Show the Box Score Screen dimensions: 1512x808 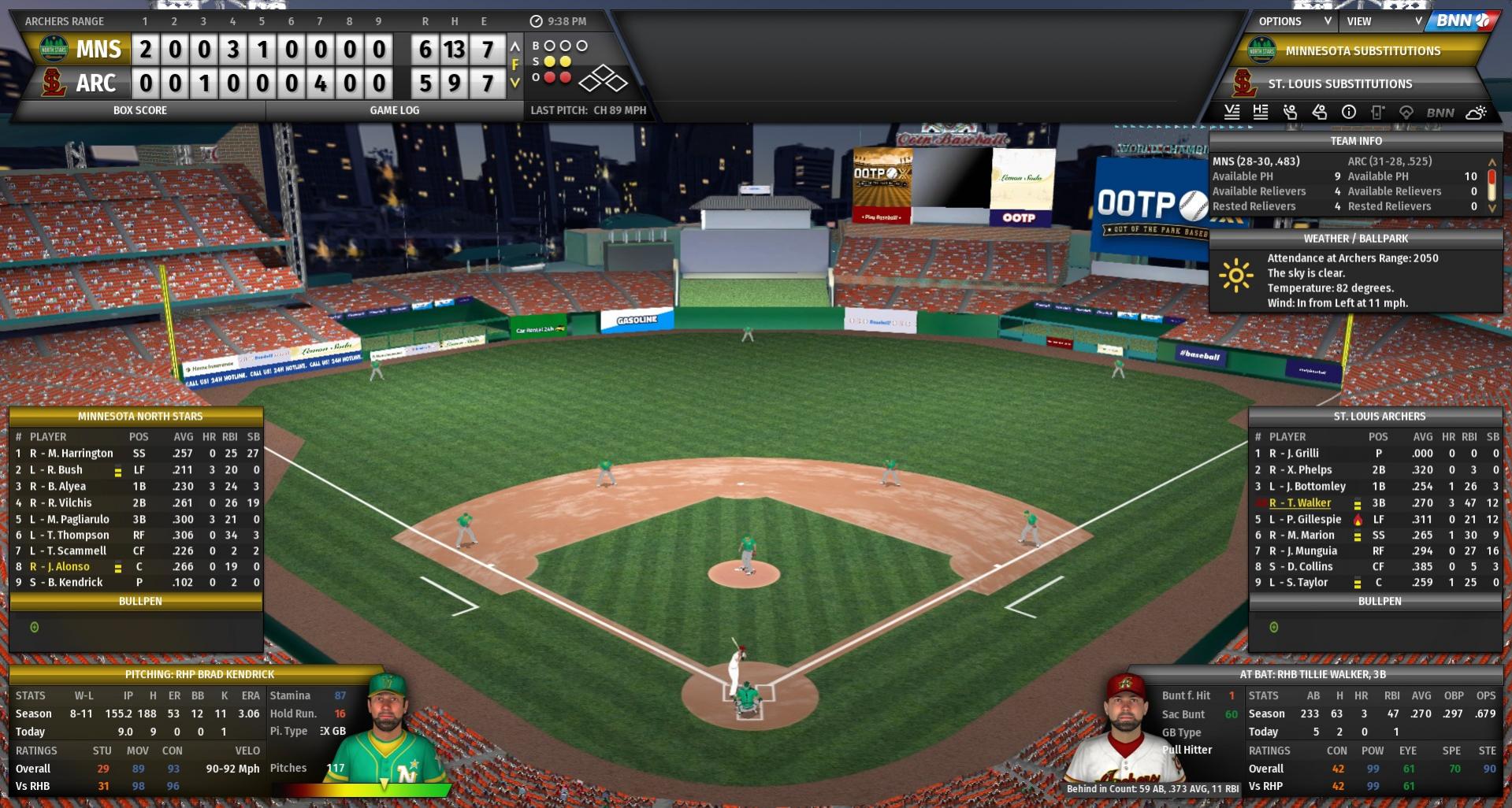pos(139,110)
